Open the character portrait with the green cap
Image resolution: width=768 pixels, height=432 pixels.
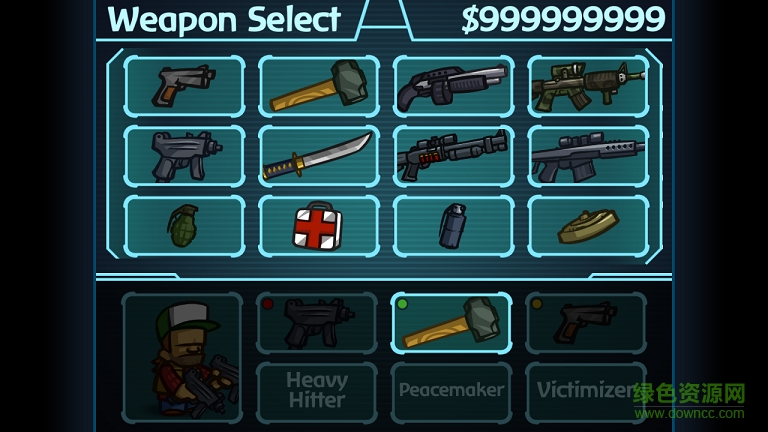[182, 357]
